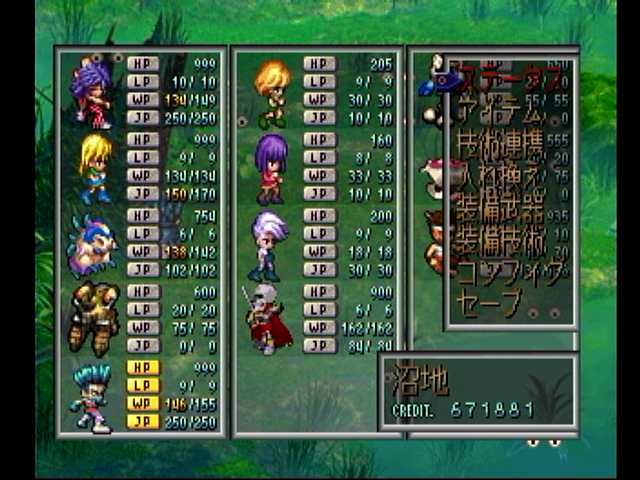Screen dimensions: 640x480
Task: Select the purple-haired character with 160 HP
Action: coord(270,166)
